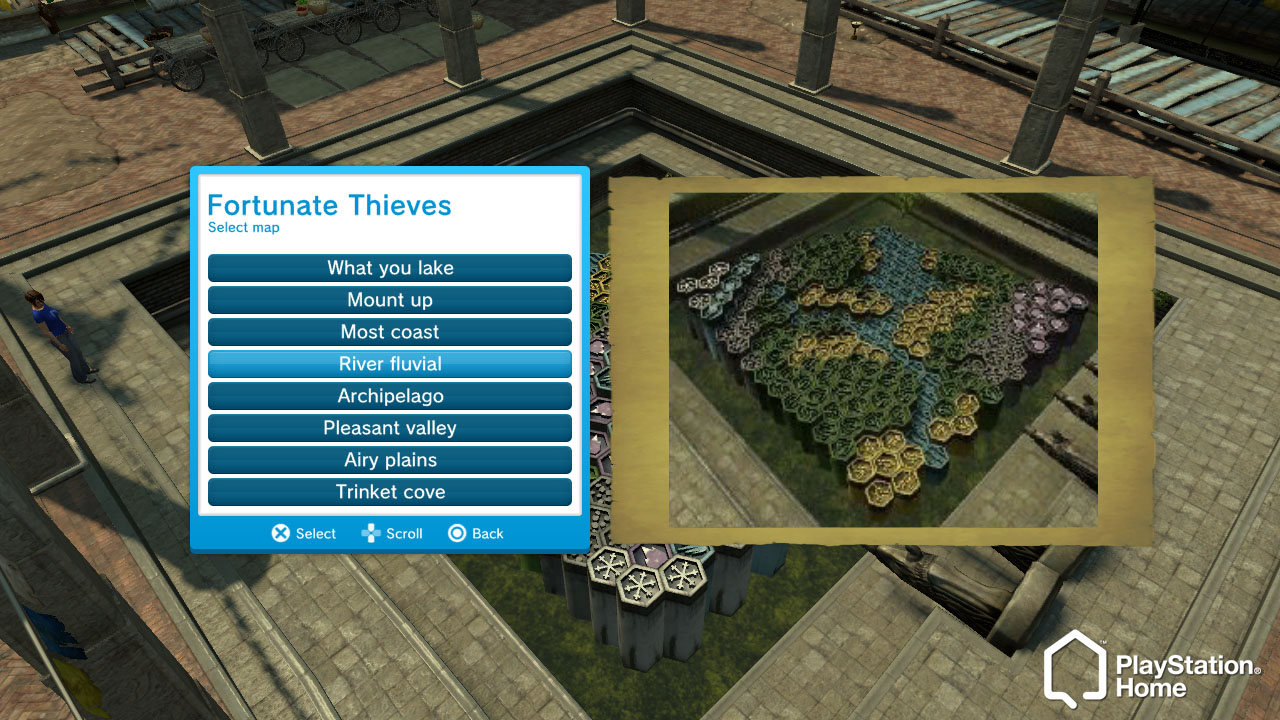Pick the Most coast map entry
The image size is (1280, 720).
pyautogui.click(x=390, y=332)
